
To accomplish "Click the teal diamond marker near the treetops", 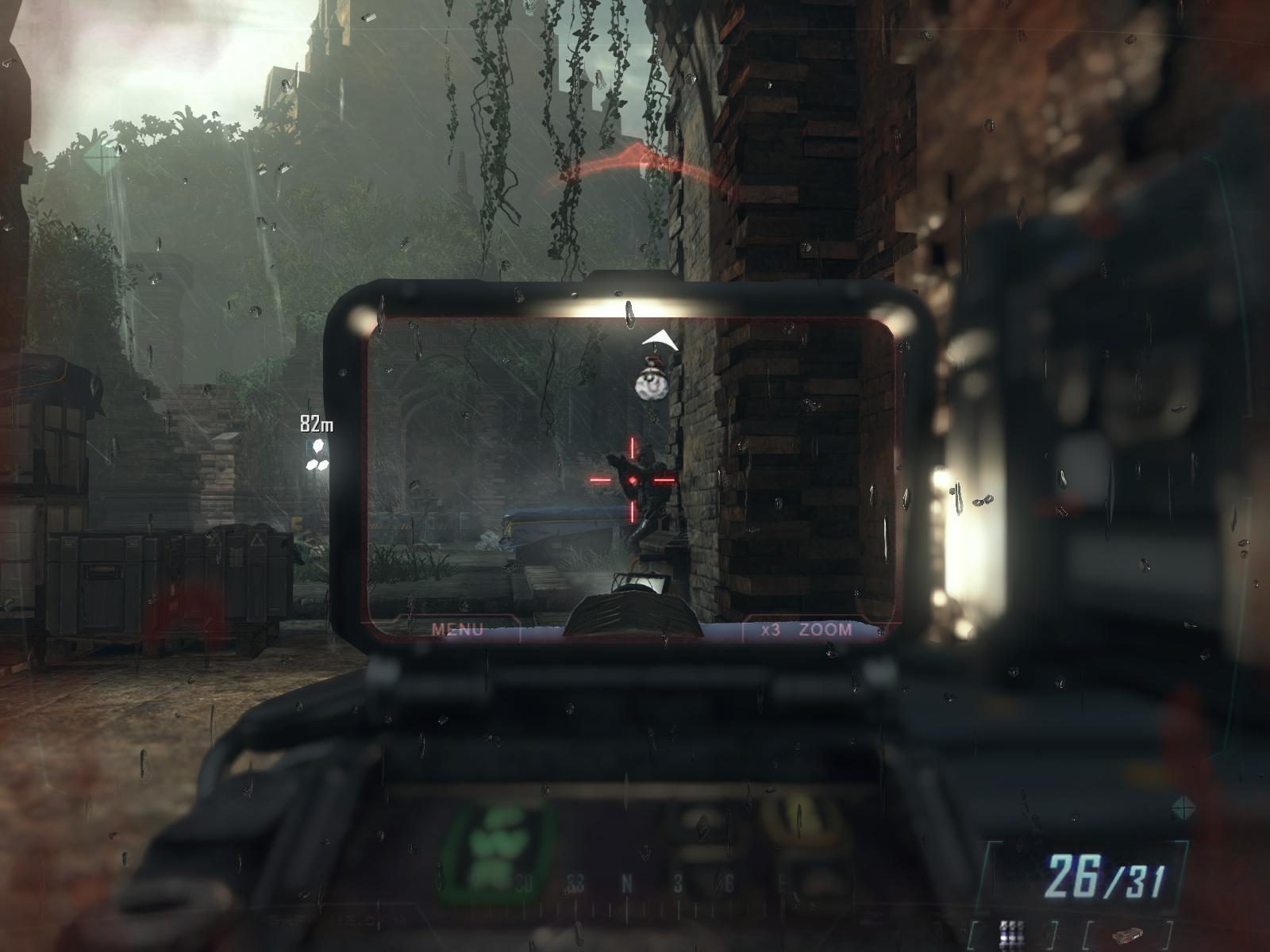I will [102, 158].
